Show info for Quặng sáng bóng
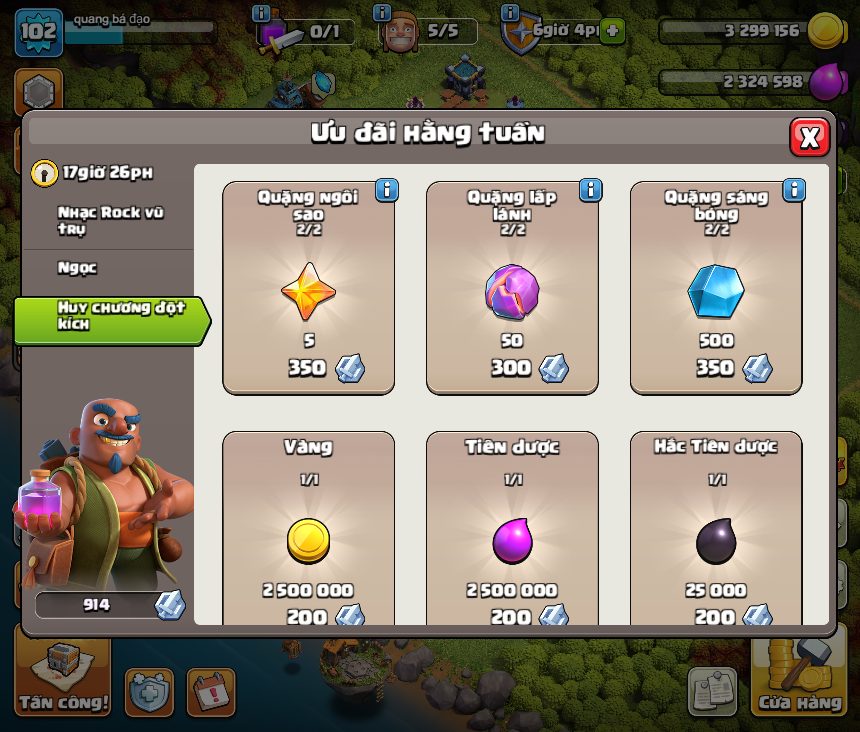Viewport: 860px width, 732px height. (794, 190)
